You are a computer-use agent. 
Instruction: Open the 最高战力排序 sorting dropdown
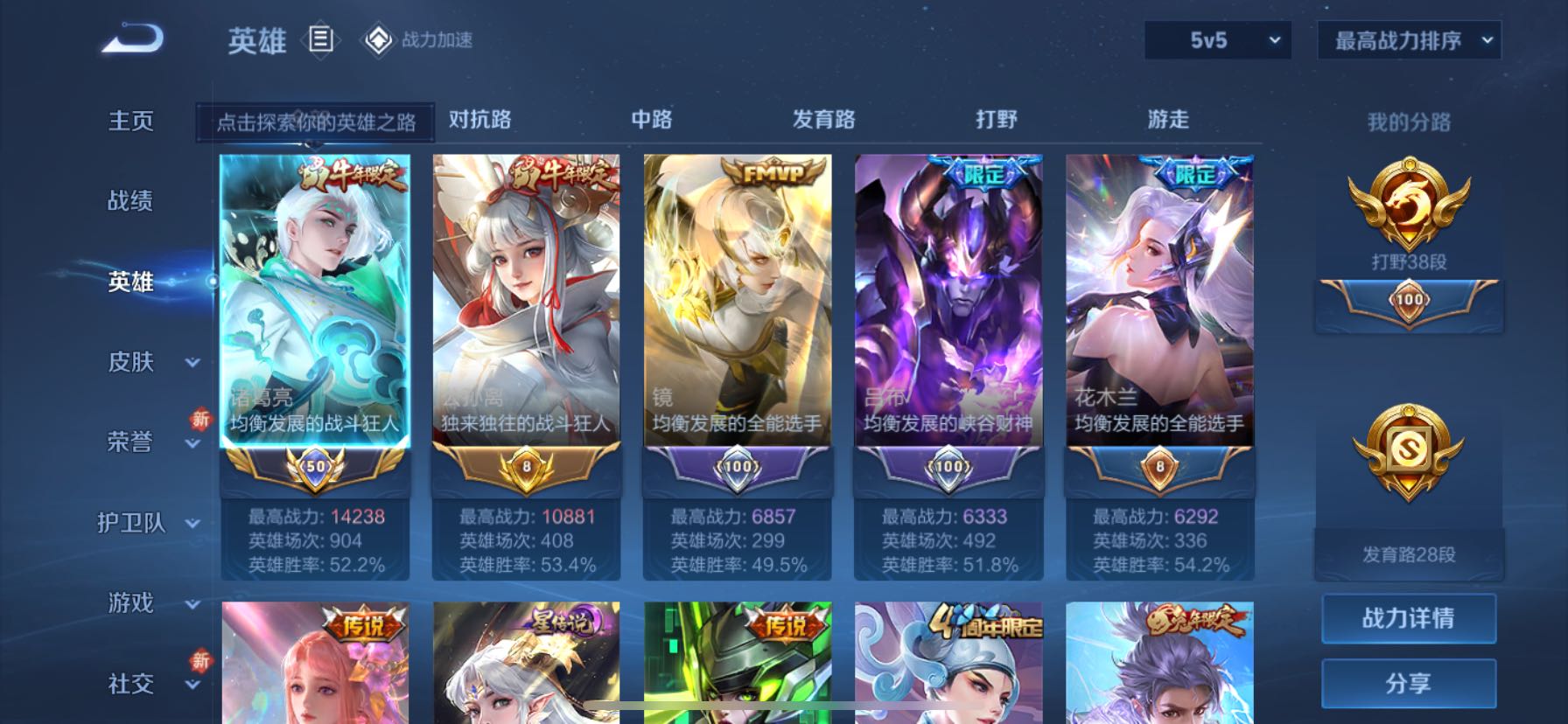coord(1409,40)
